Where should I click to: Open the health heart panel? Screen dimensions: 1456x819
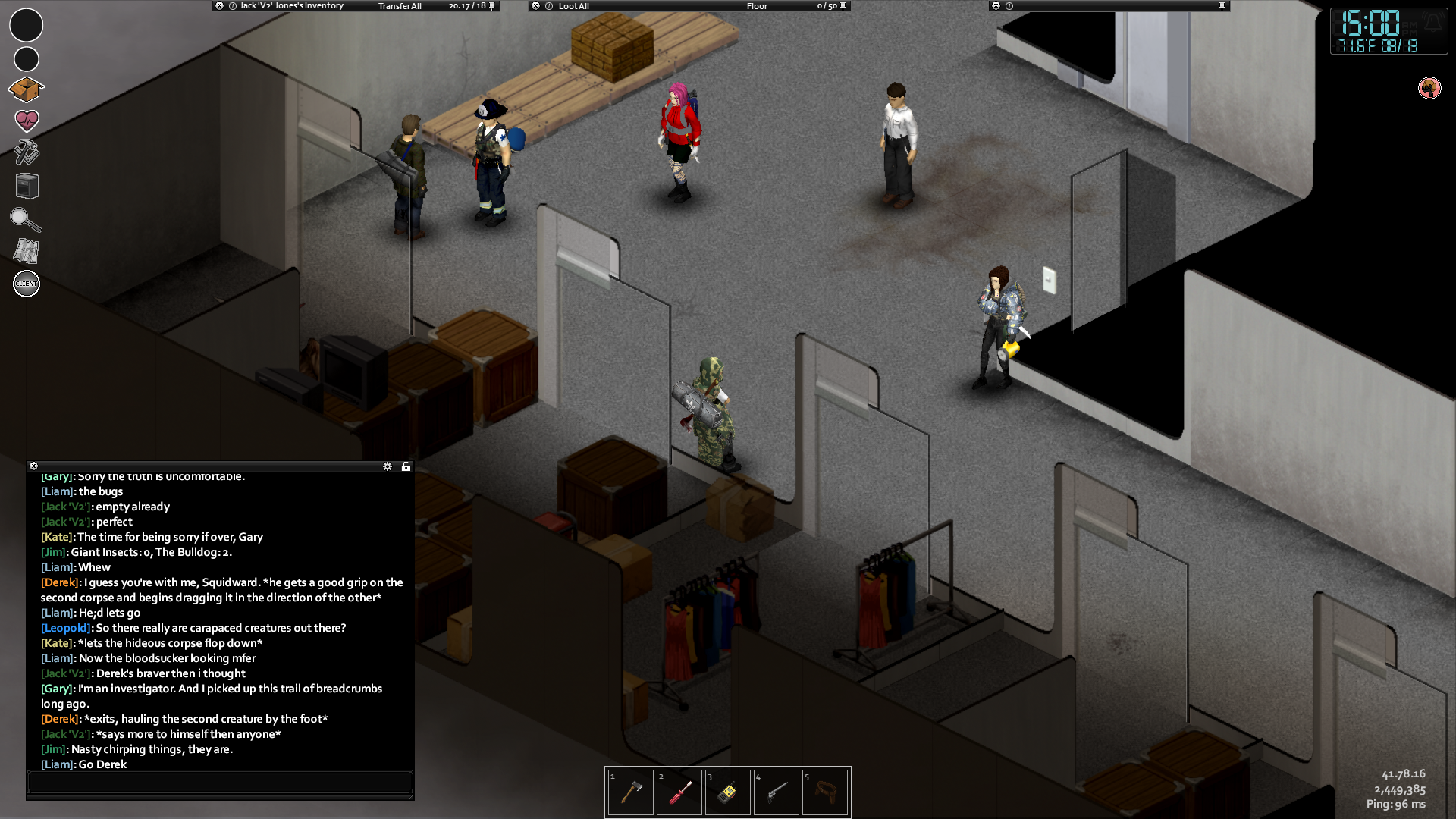(27, 121)
